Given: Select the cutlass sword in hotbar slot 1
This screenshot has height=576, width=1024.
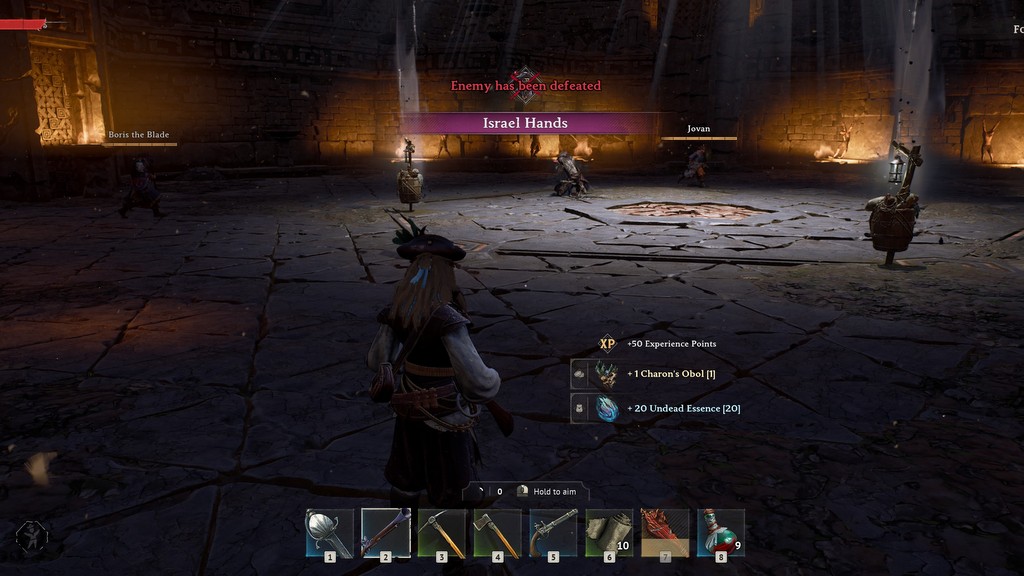Looking at the screenshot, I should [330, 533].
